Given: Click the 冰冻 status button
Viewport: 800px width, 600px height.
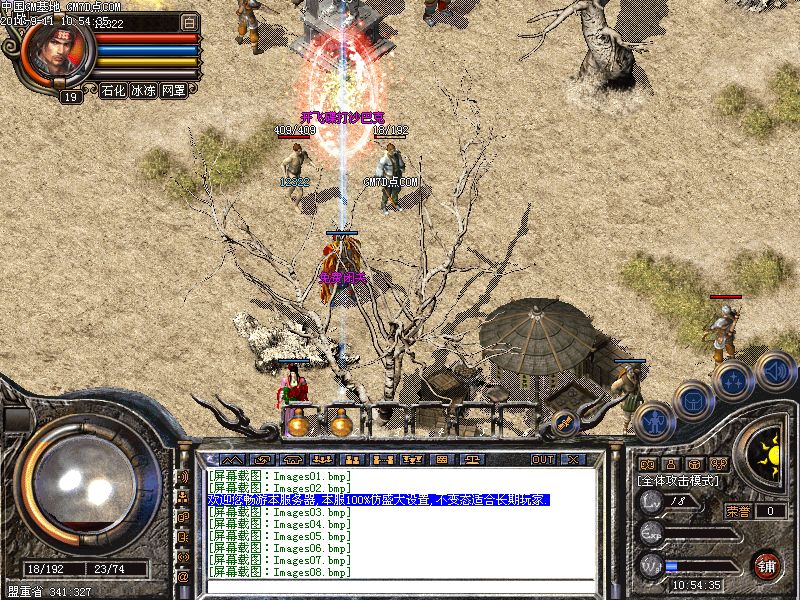Looking at the screenshot, I should pos(143,90).
